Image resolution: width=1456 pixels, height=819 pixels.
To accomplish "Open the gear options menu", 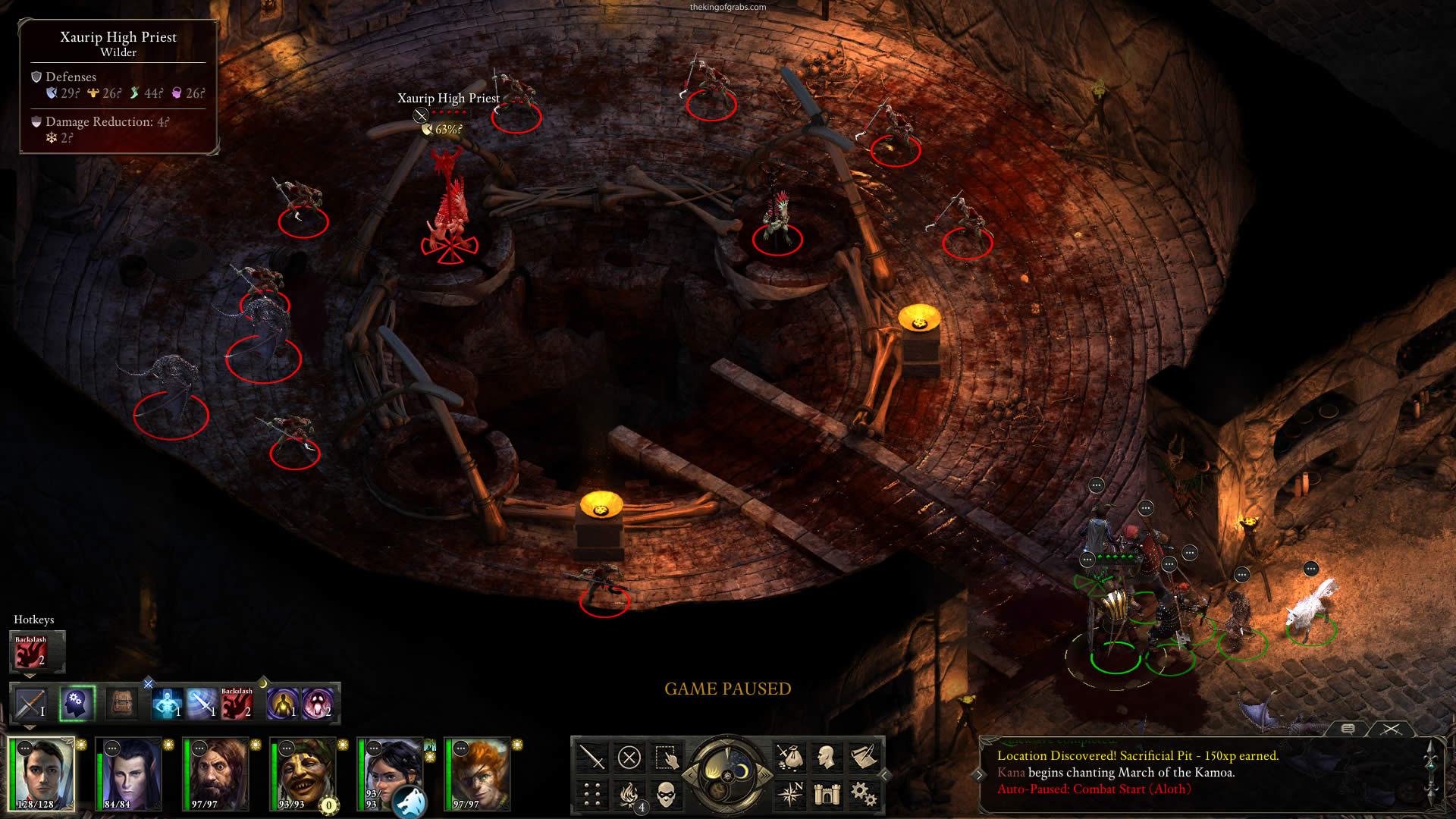I will (x=864, y=794).
